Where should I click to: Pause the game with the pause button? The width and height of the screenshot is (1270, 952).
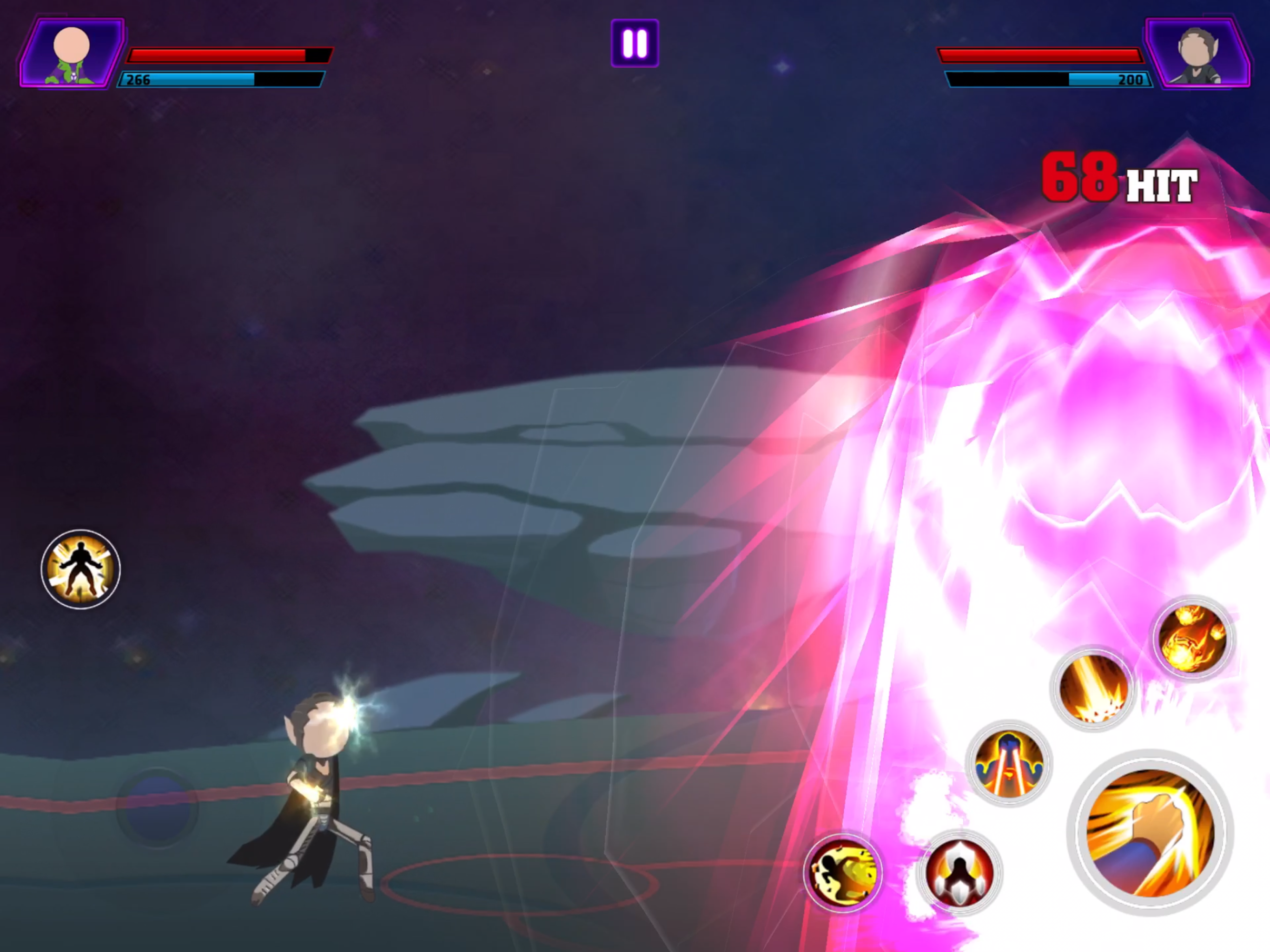(635, 44)
